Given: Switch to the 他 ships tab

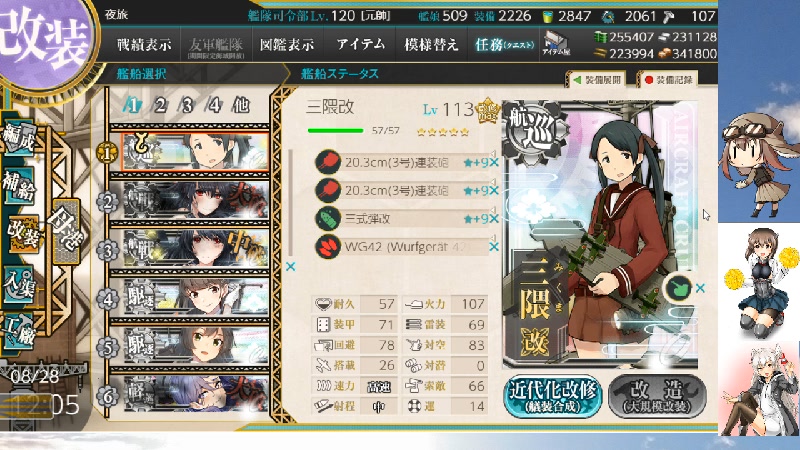Looking at the screenshot, I should point(241,106).
